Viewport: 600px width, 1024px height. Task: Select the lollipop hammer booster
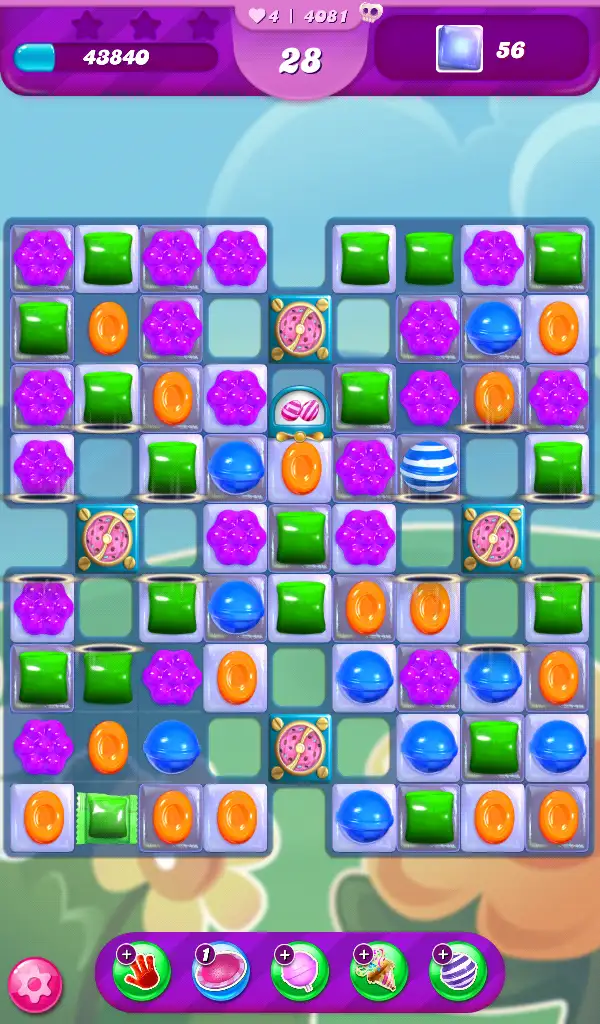tap(300, 971)
